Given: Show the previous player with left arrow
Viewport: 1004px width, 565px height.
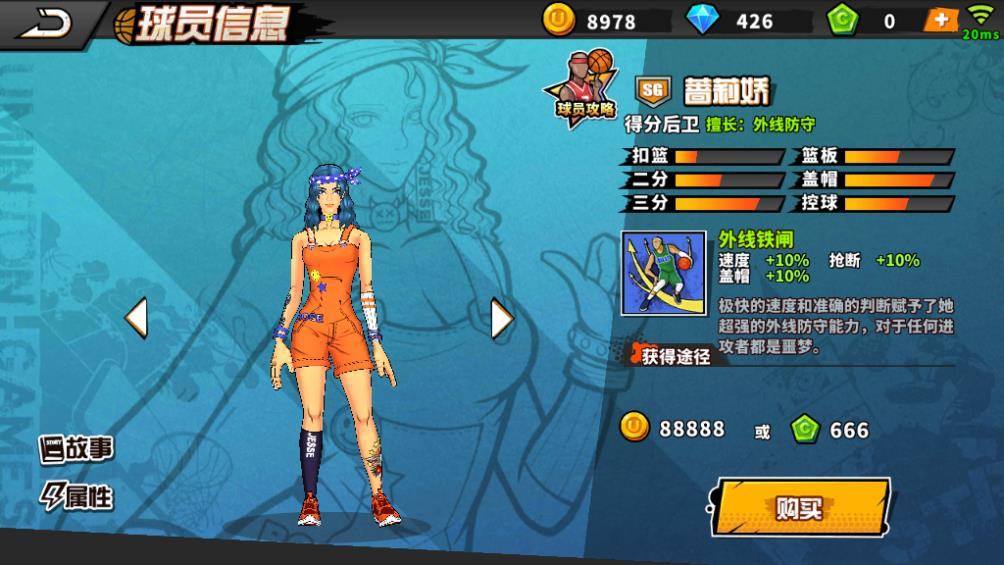Looking at the screenshot, I should pos(136,318).
